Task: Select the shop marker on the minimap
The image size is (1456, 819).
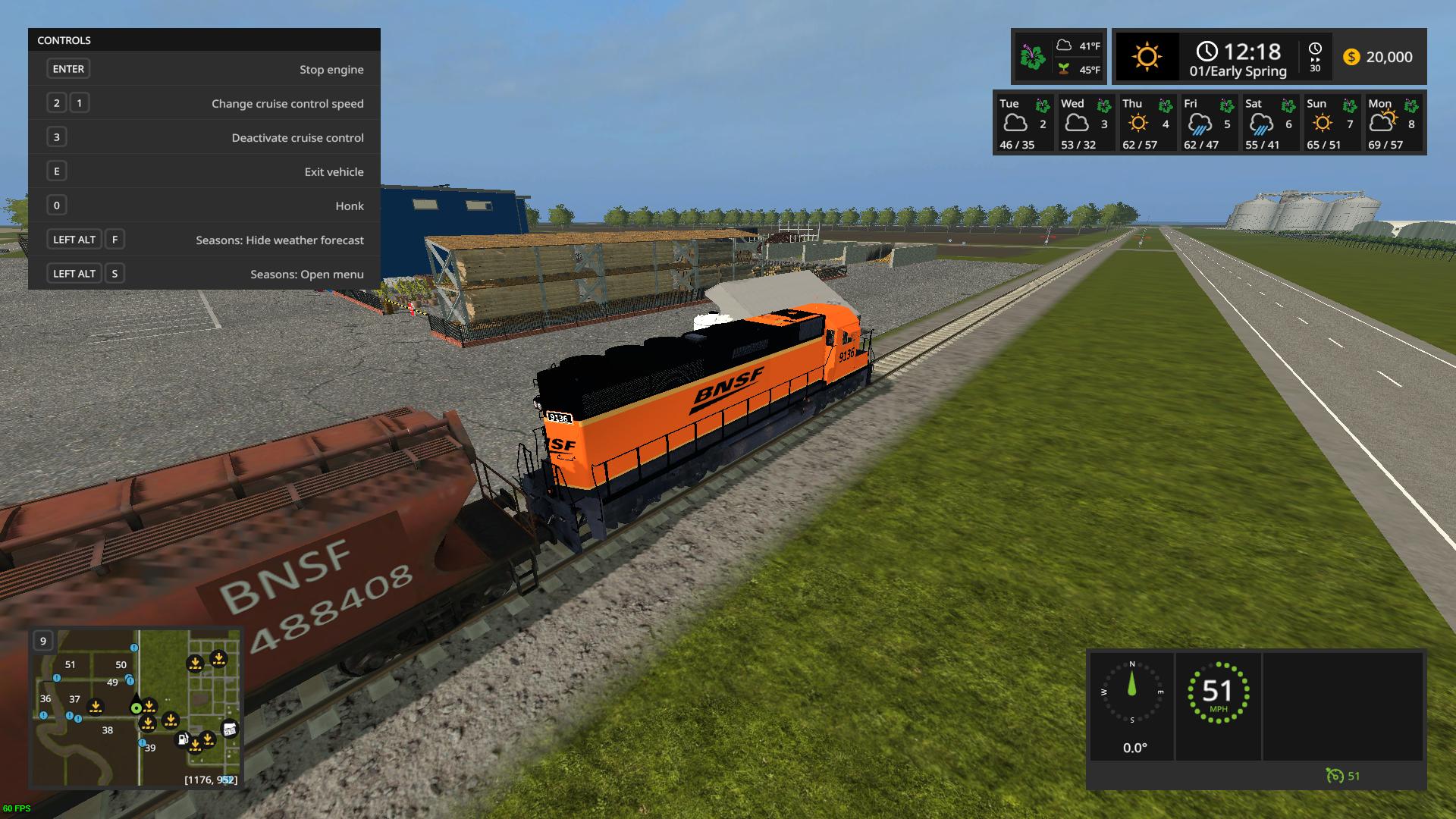Action: coord(229,730)
